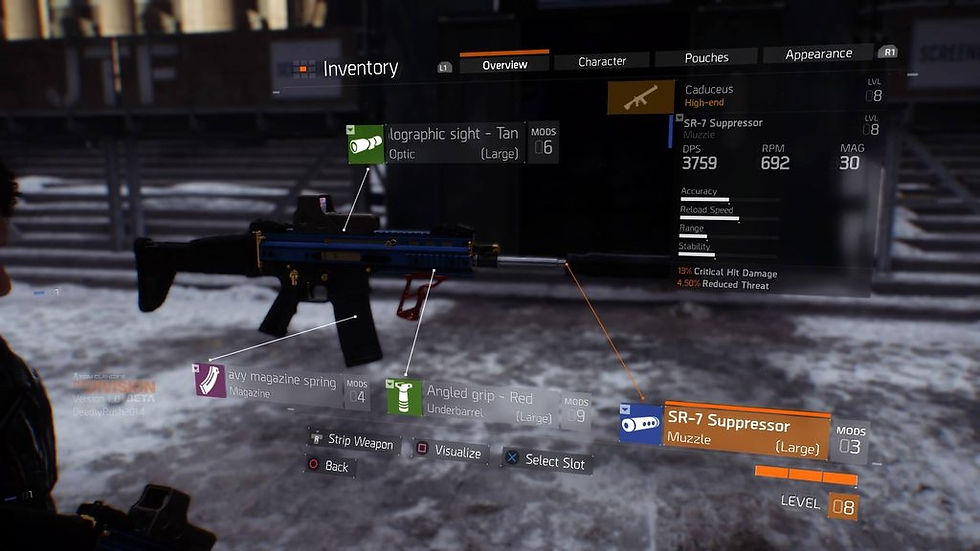Click the Select Slot button
Viewport: 980px width, 551px height.
click(x=546, y=460)
